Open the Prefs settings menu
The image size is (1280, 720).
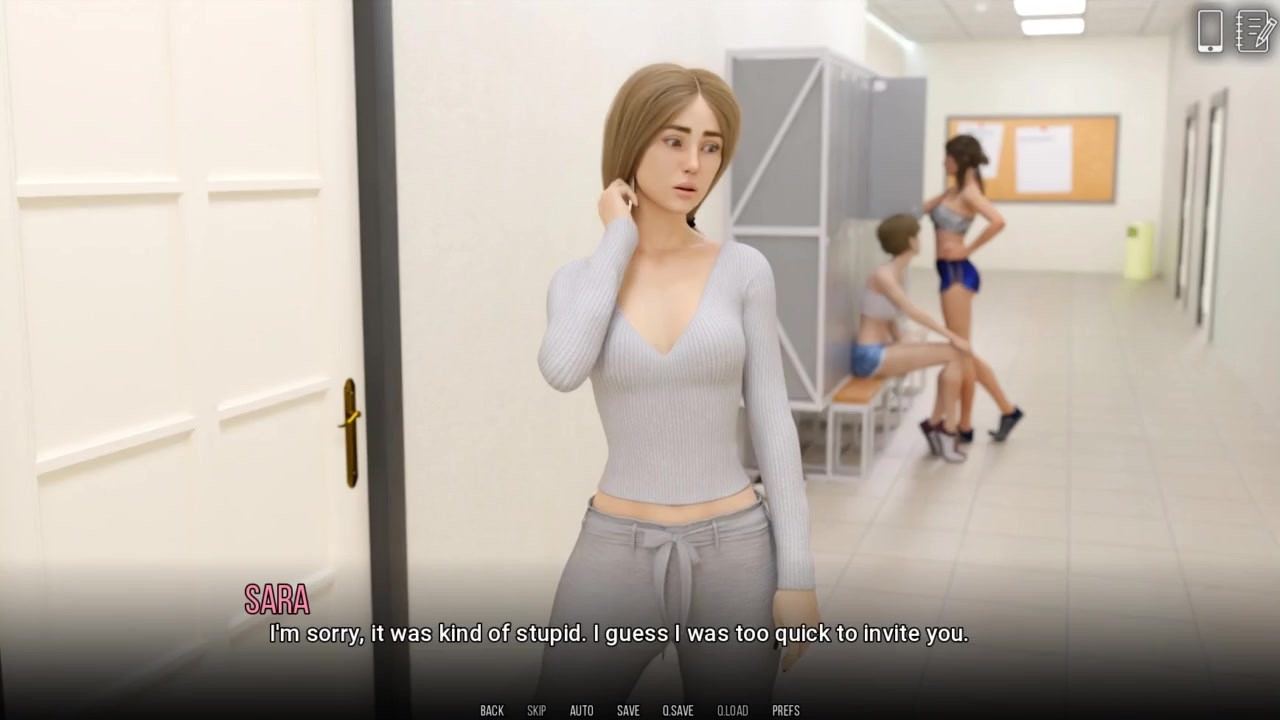coord(786,711)
